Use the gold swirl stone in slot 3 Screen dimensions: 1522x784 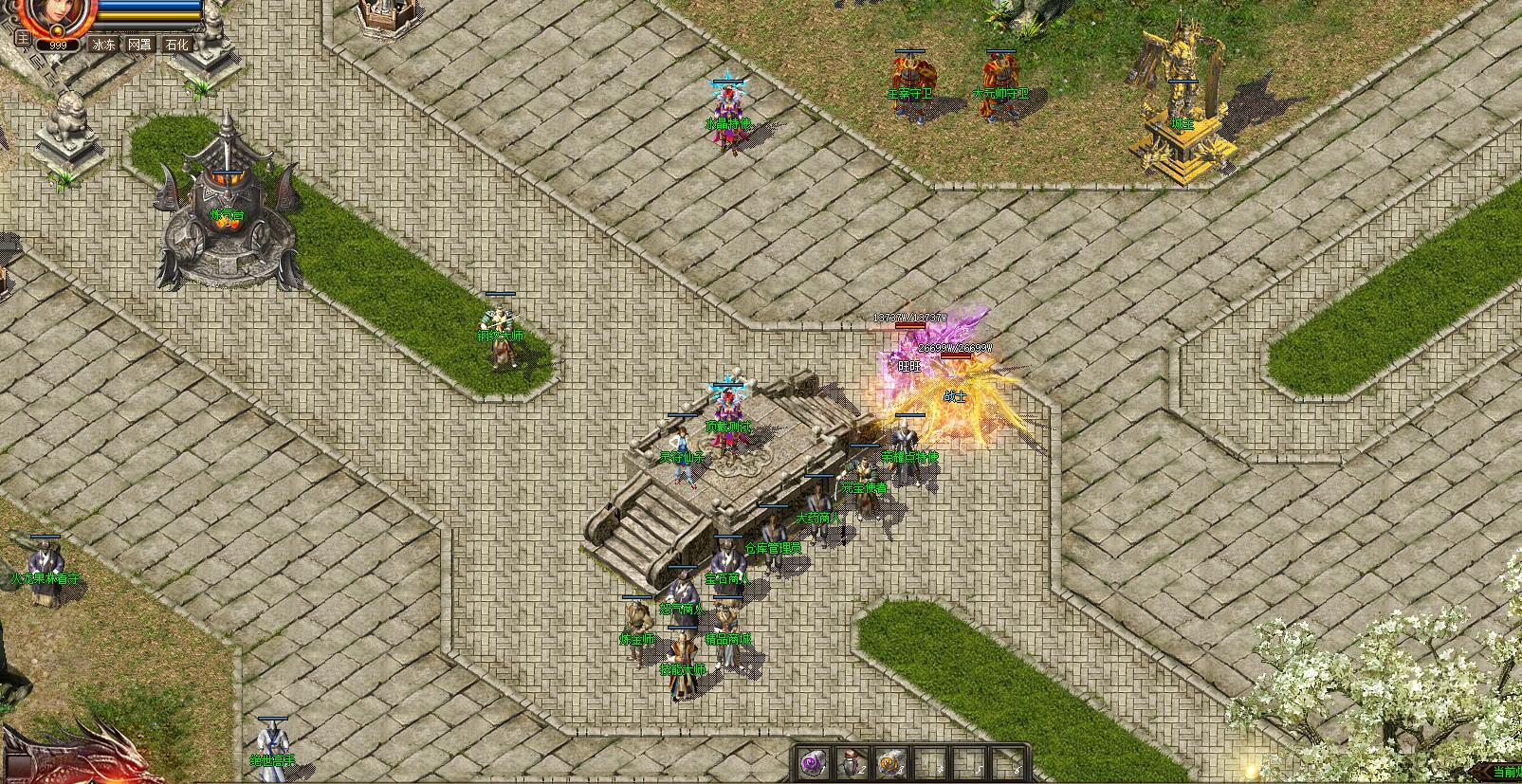click(x=889, y=761)
